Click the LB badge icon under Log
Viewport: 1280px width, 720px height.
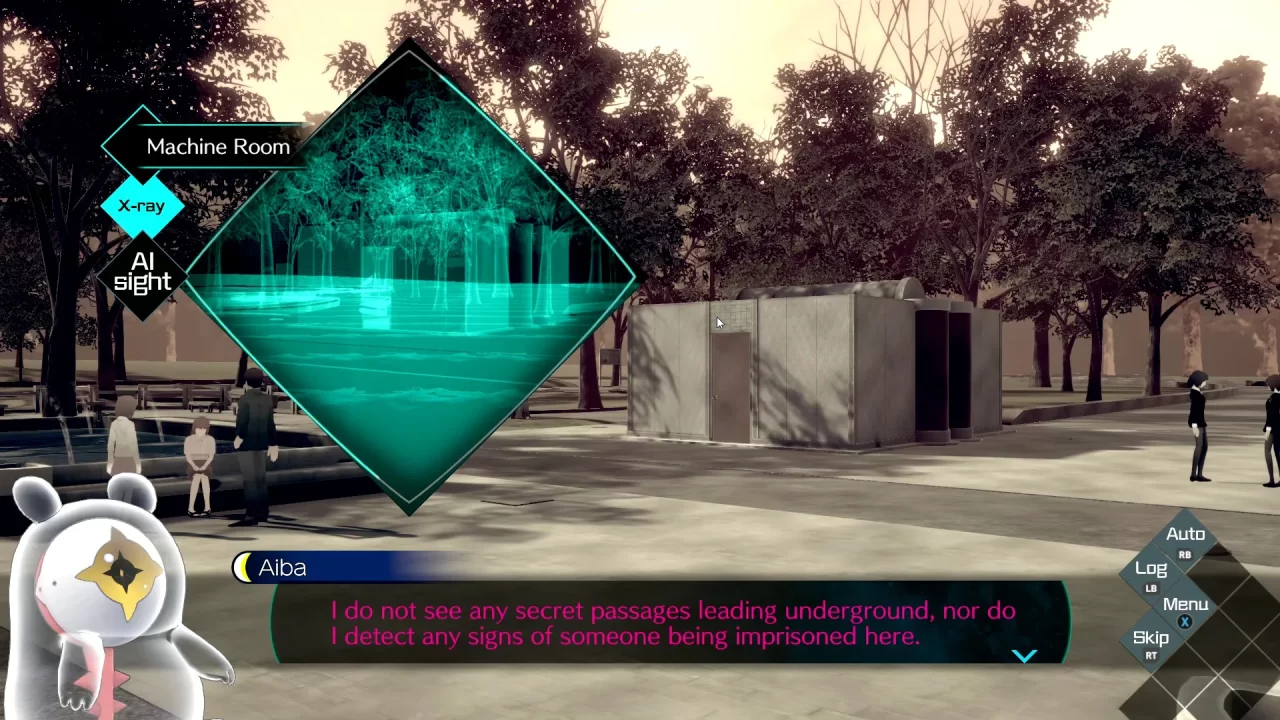[x=1151, y=589]
